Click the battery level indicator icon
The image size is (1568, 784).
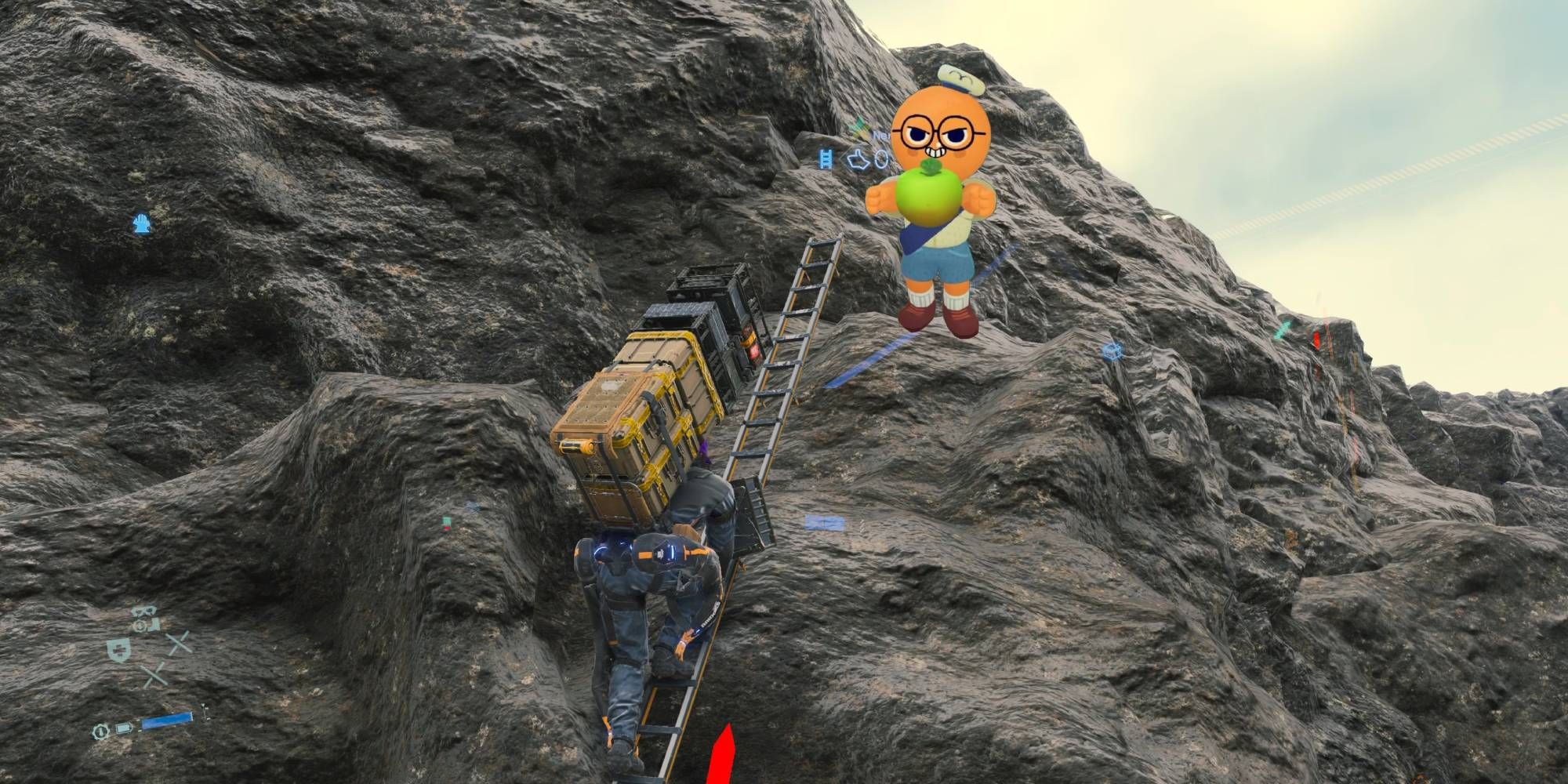click(x=124, y=728)
